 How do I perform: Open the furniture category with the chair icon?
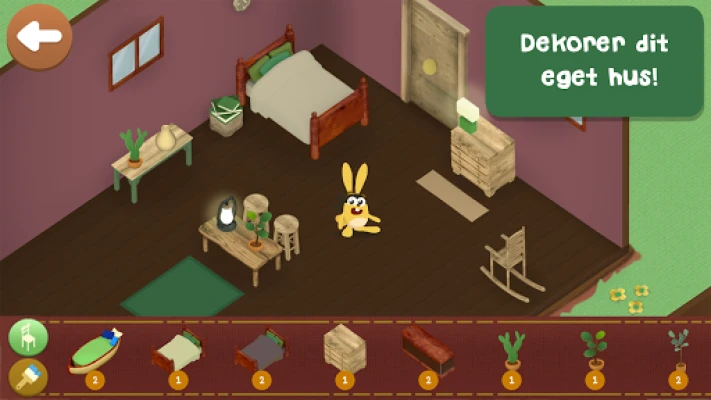click(28, 337)
